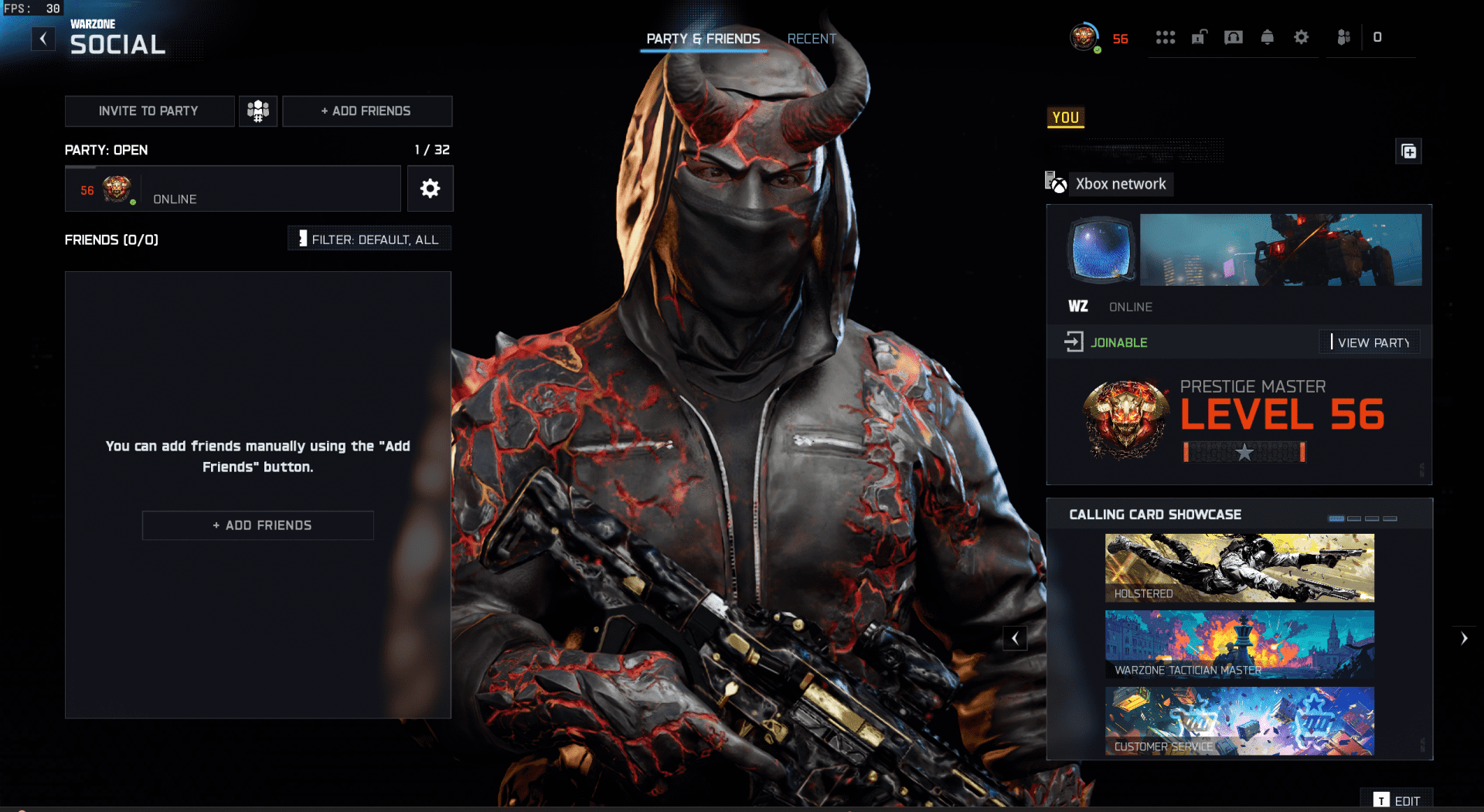Open notifications via the bell icon
Screen dimensions: 1484x812
click(x=1268, y=37)
